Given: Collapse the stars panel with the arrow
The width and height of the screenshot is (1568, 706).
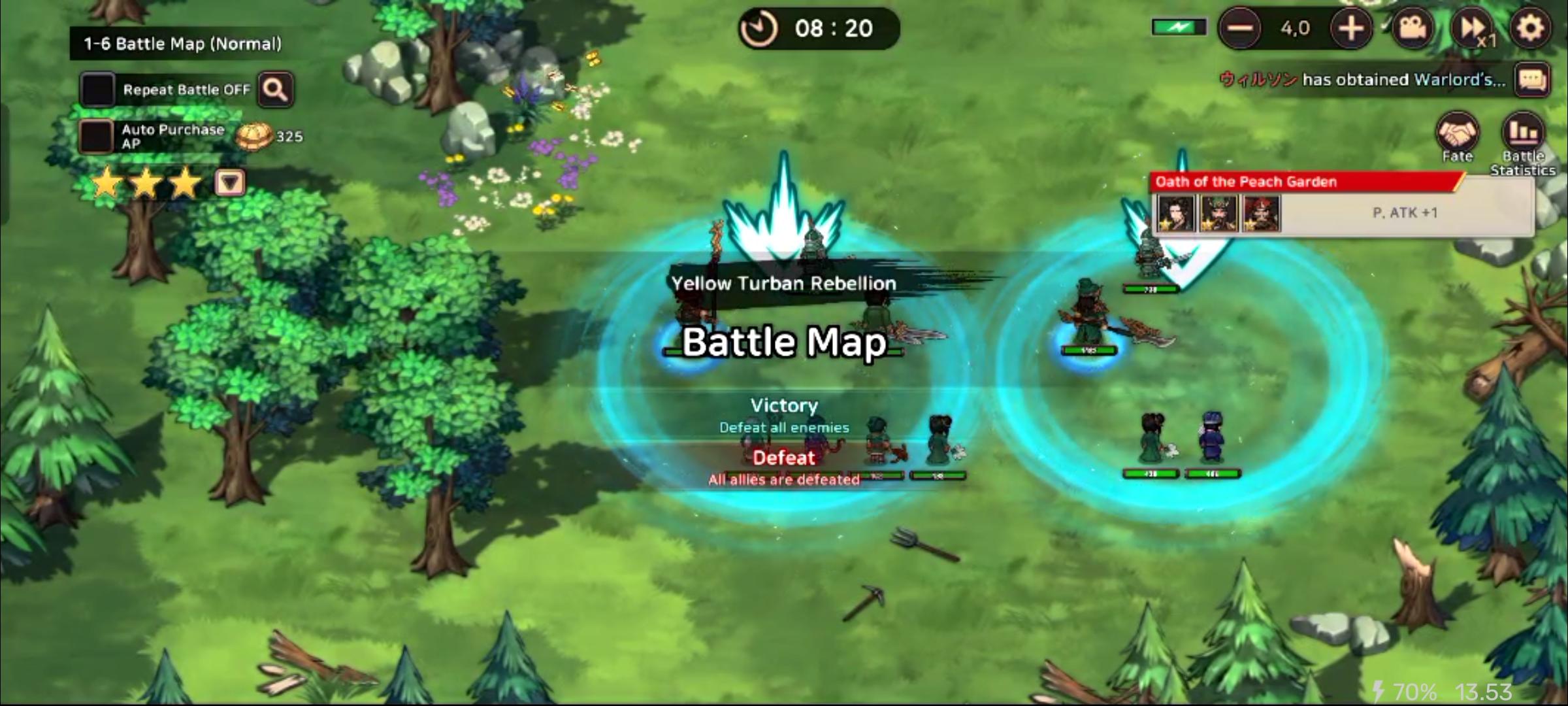Looking at the screenshot, I should pos(227,183).
